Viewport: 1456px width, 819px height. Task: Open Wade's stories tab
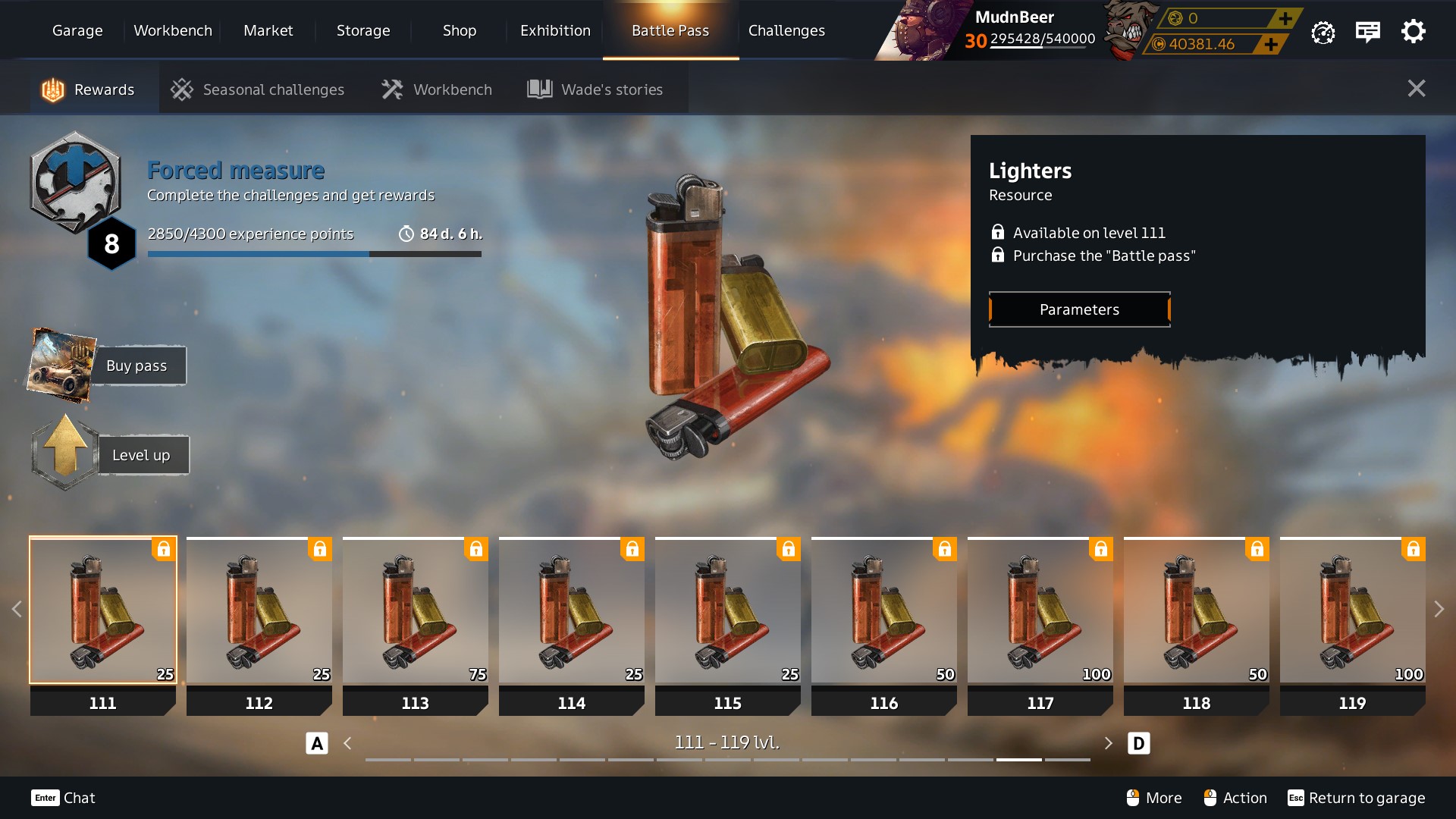596,89
